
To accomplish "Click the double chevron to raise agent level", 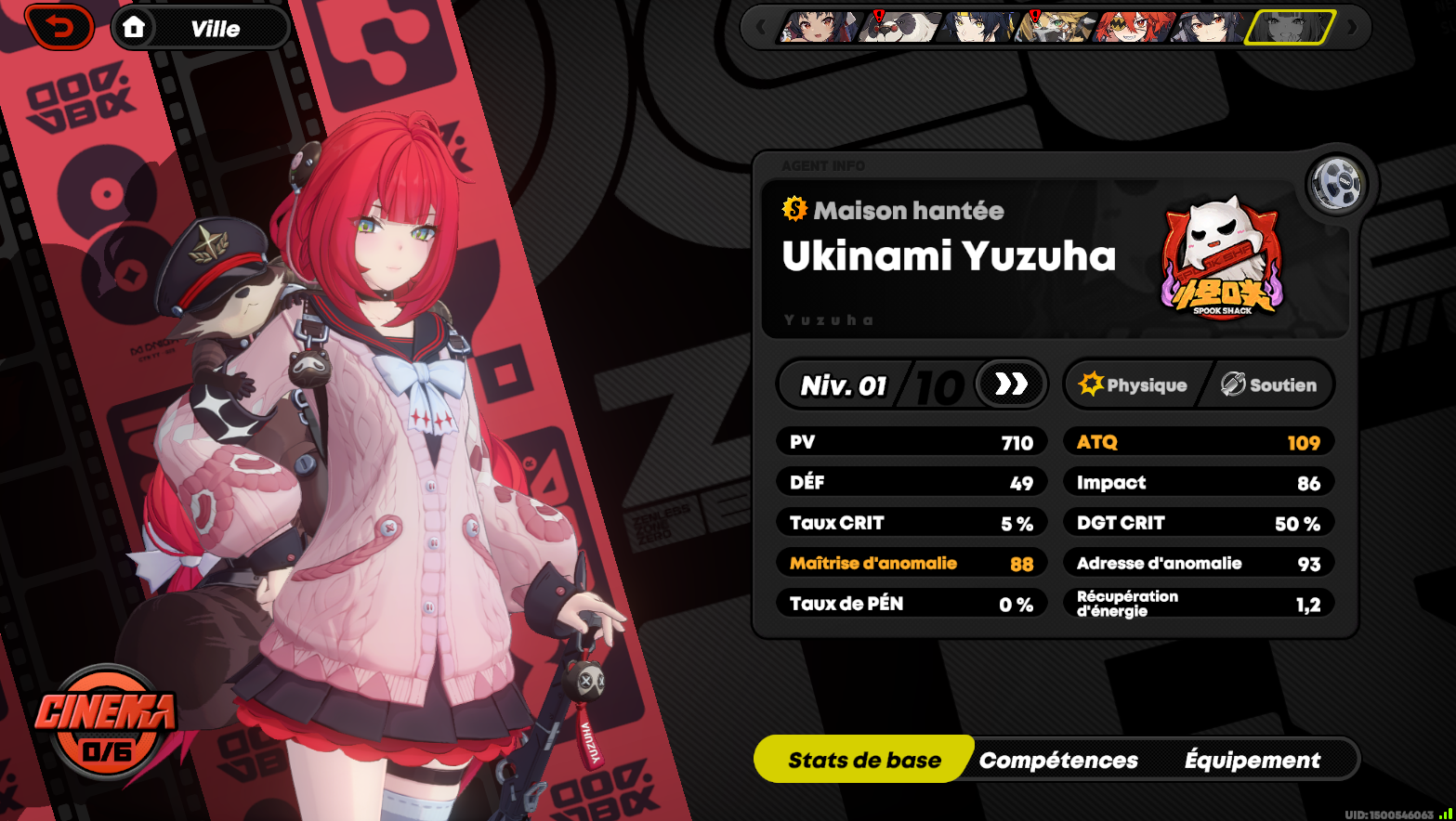I will tap(1011, 384).
